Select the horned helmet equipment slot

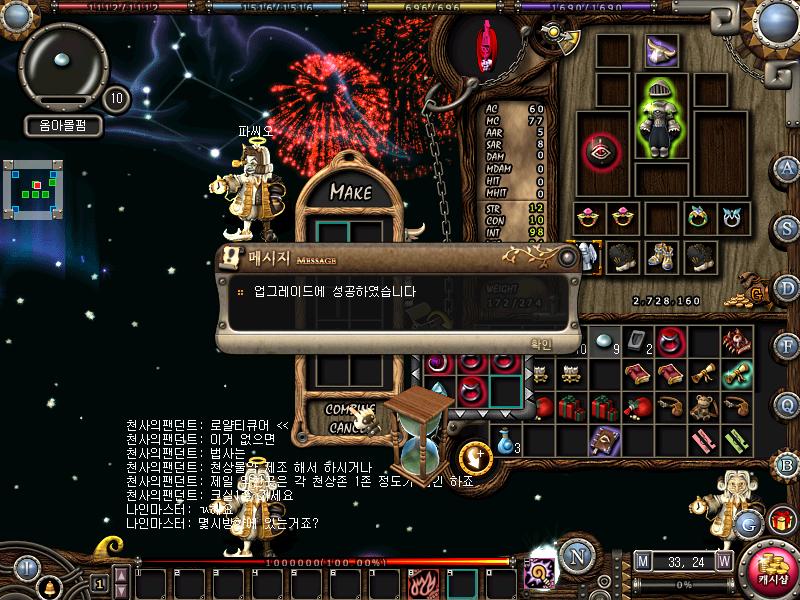click(662, 48)
